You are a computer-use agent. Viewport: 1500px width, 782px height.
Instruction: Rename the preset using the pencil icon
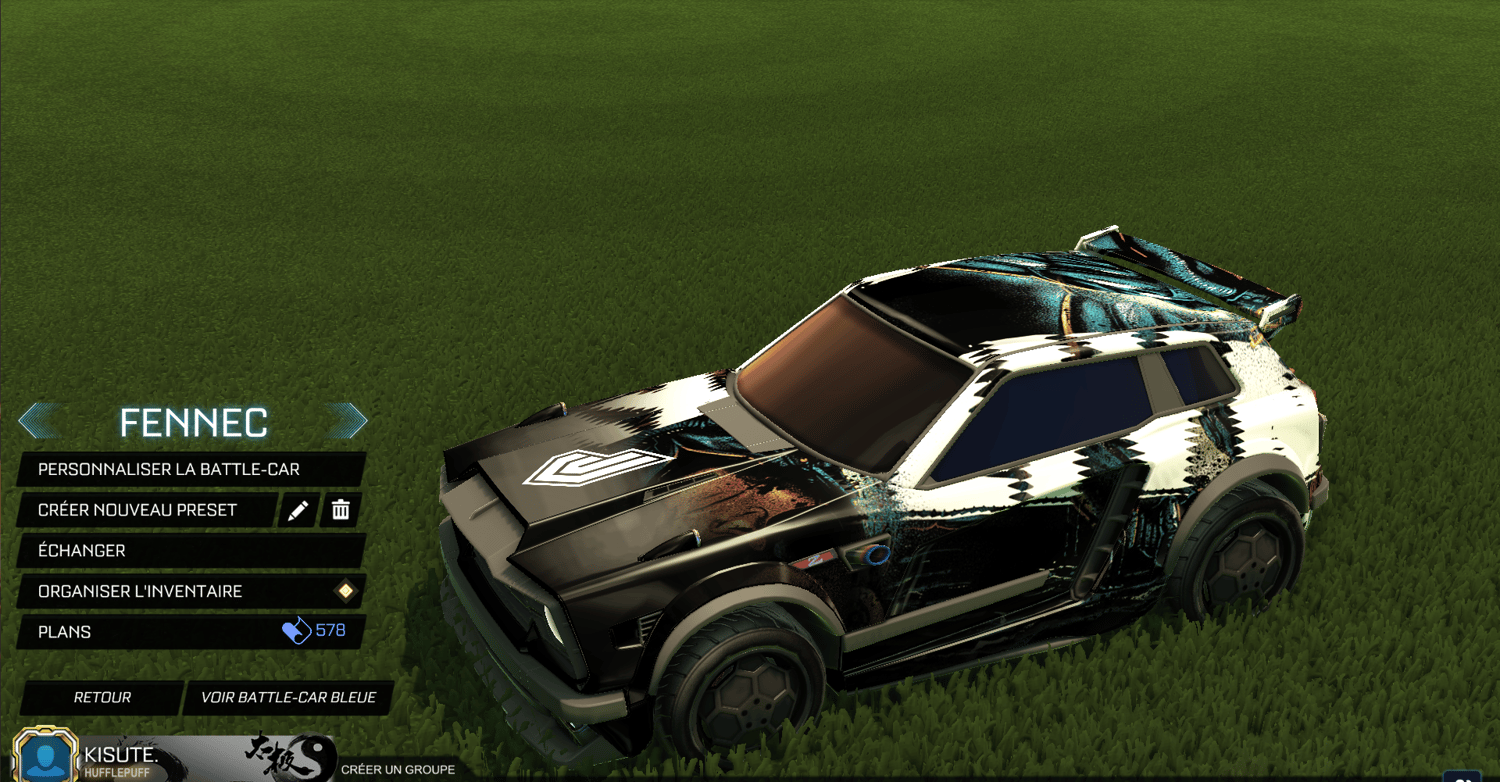click(297, 510)
